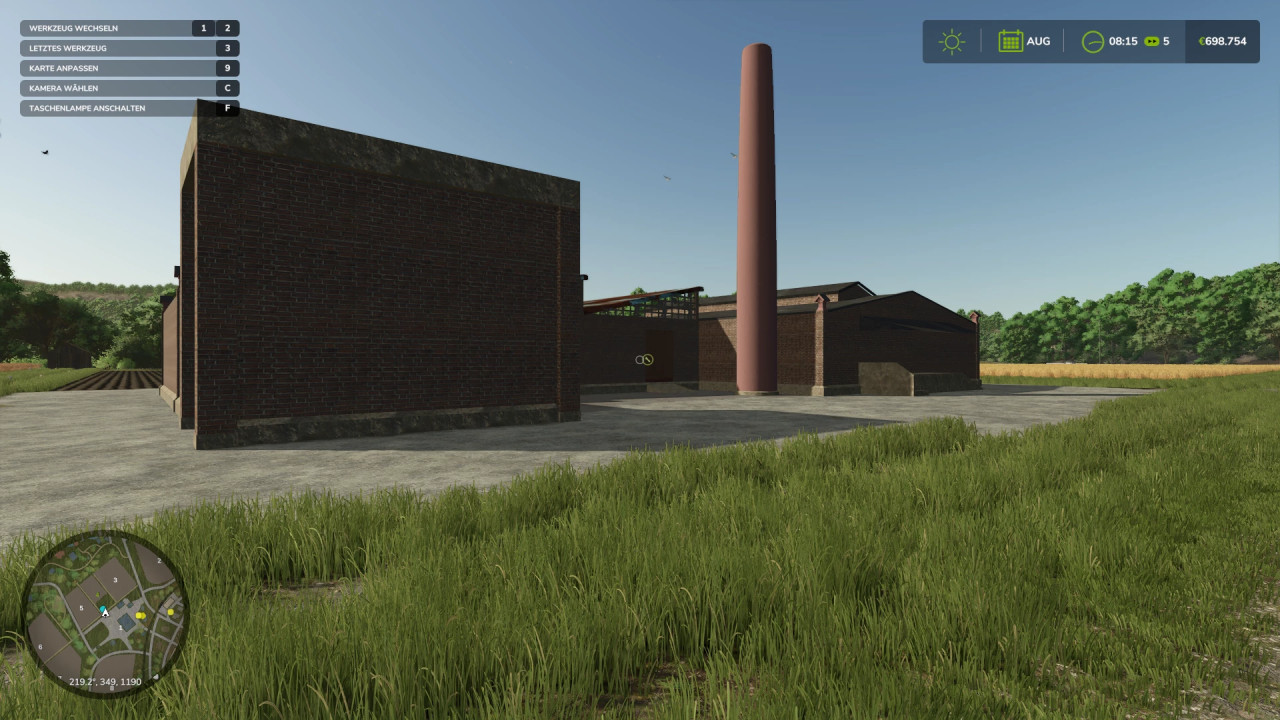Click field number 3 on the minimap
This screenshot has height=720, width=1280.
[x=116, y=580]
